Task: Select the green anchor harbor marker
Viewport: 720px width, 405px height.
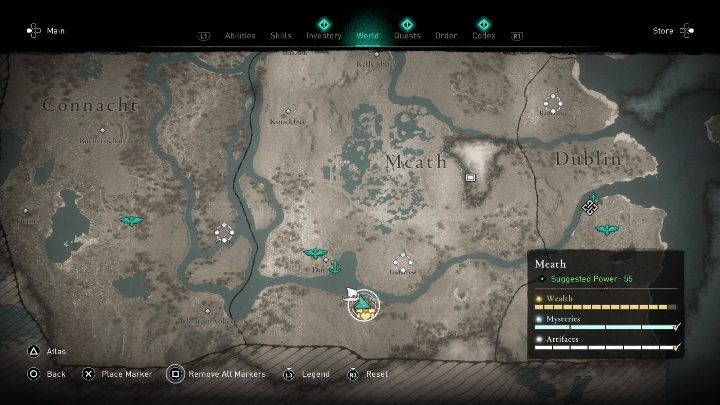Action: click(x=336, y=266)
